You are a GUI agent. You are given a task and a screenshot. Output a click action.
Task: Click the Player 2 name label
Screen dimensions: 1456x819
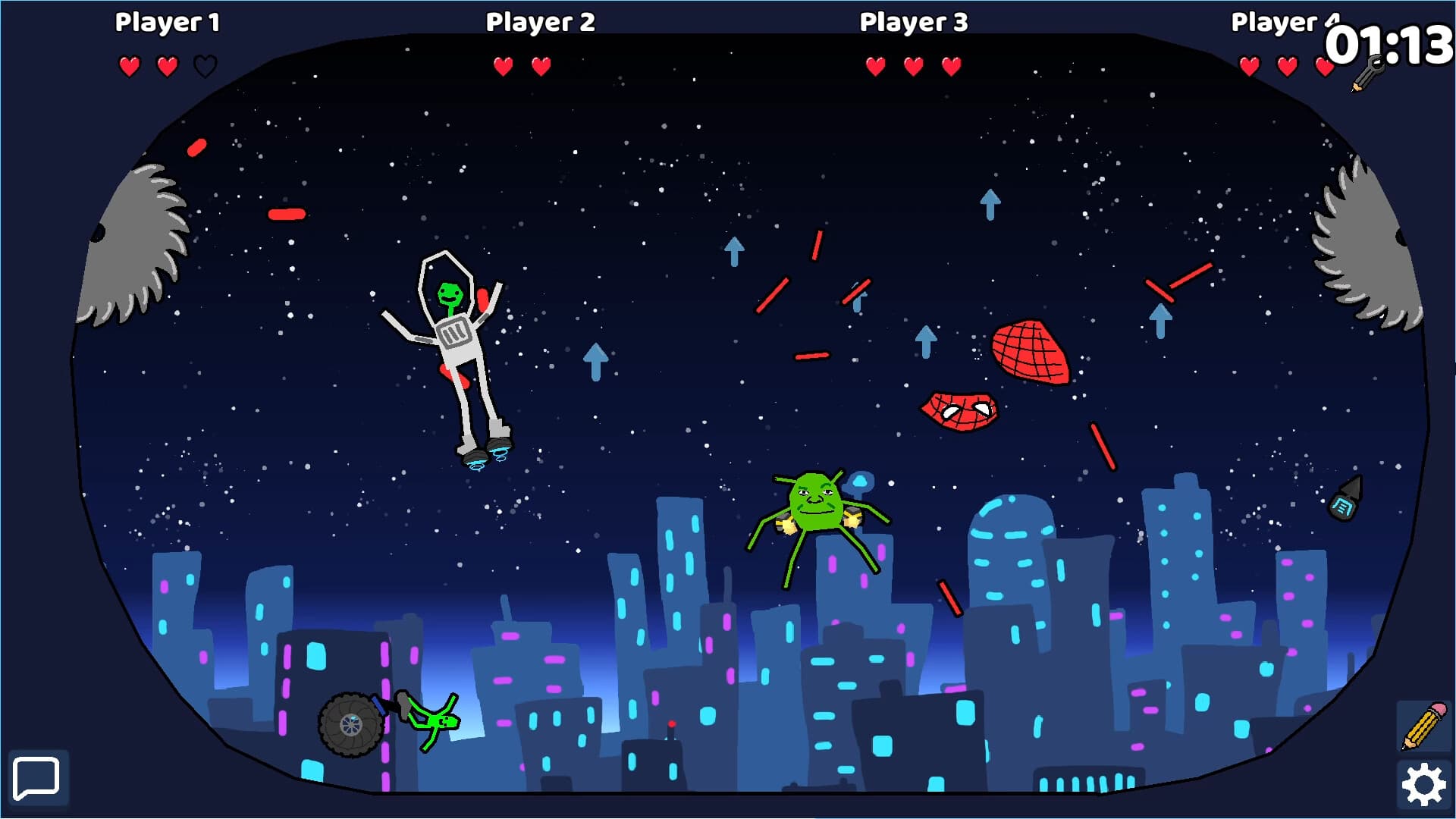pyautogui.click(x=540, y=22)
